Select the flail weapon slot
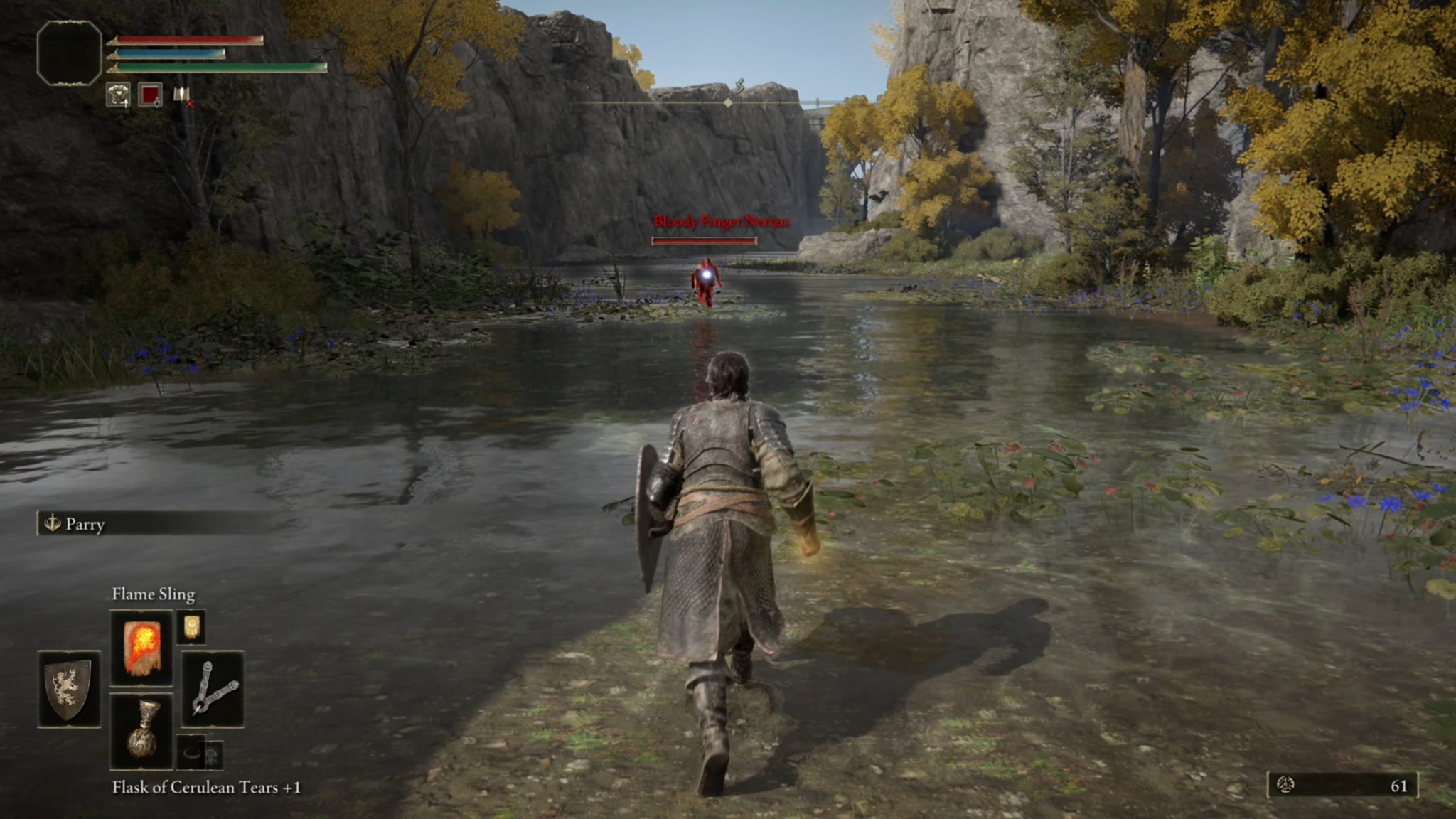1456x819 pixels. pyautogui.click(x=213, y=688)
